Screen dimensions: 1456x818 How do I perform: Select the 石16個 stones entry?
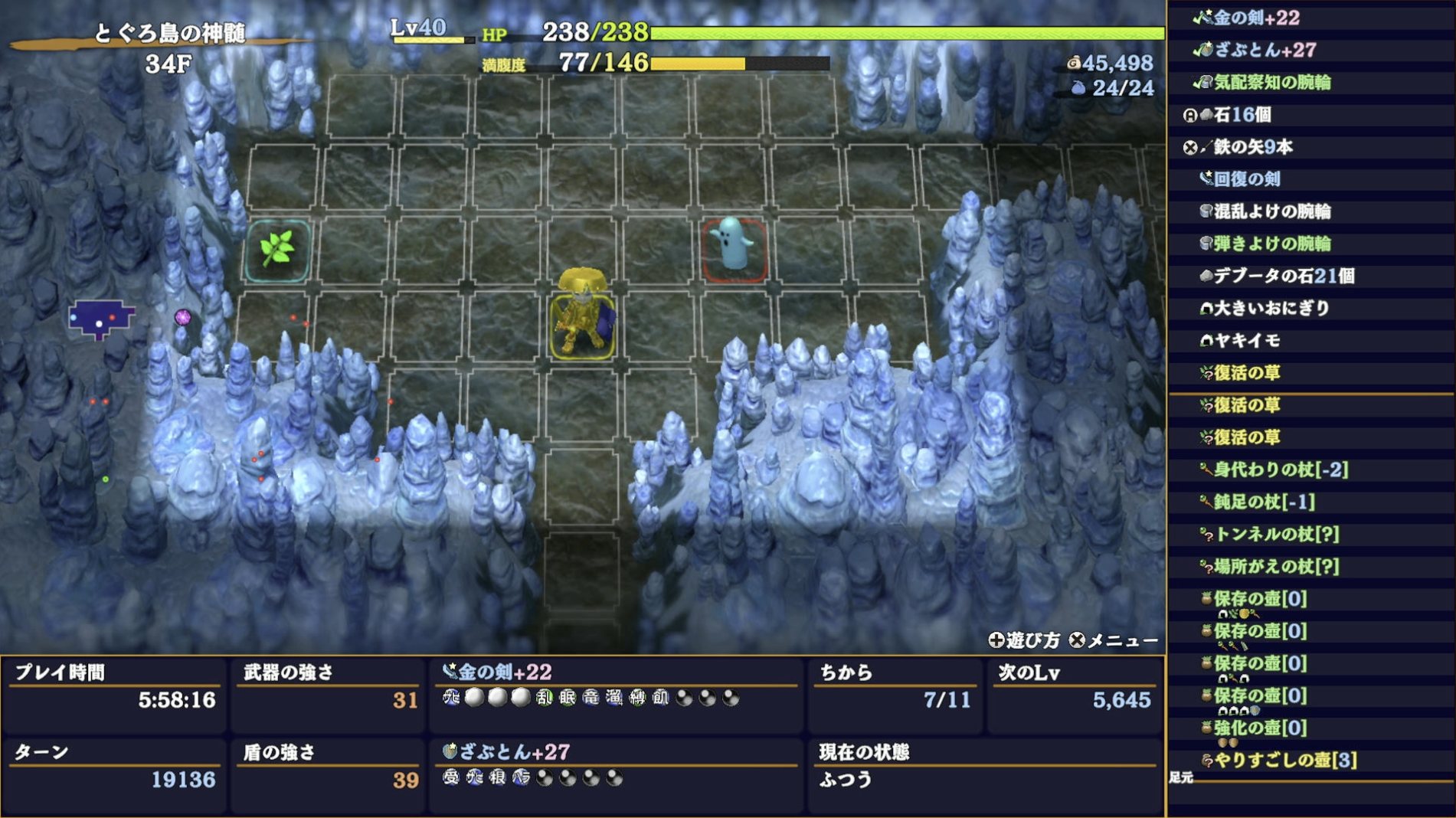[1242, 115]
